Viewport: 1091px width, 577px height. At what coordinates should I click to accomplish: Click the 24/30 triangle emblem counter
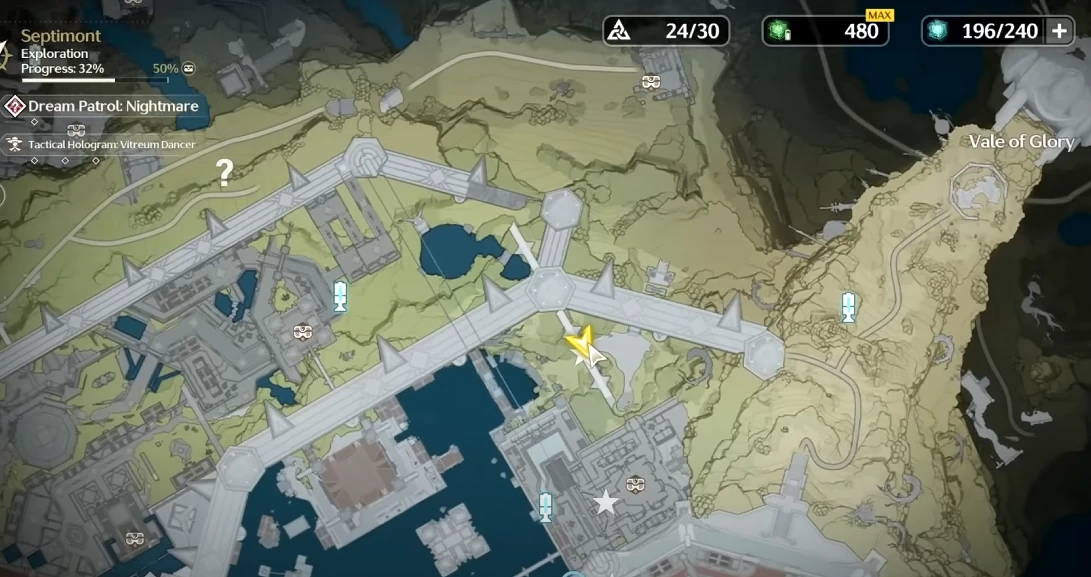pos(666,31)
